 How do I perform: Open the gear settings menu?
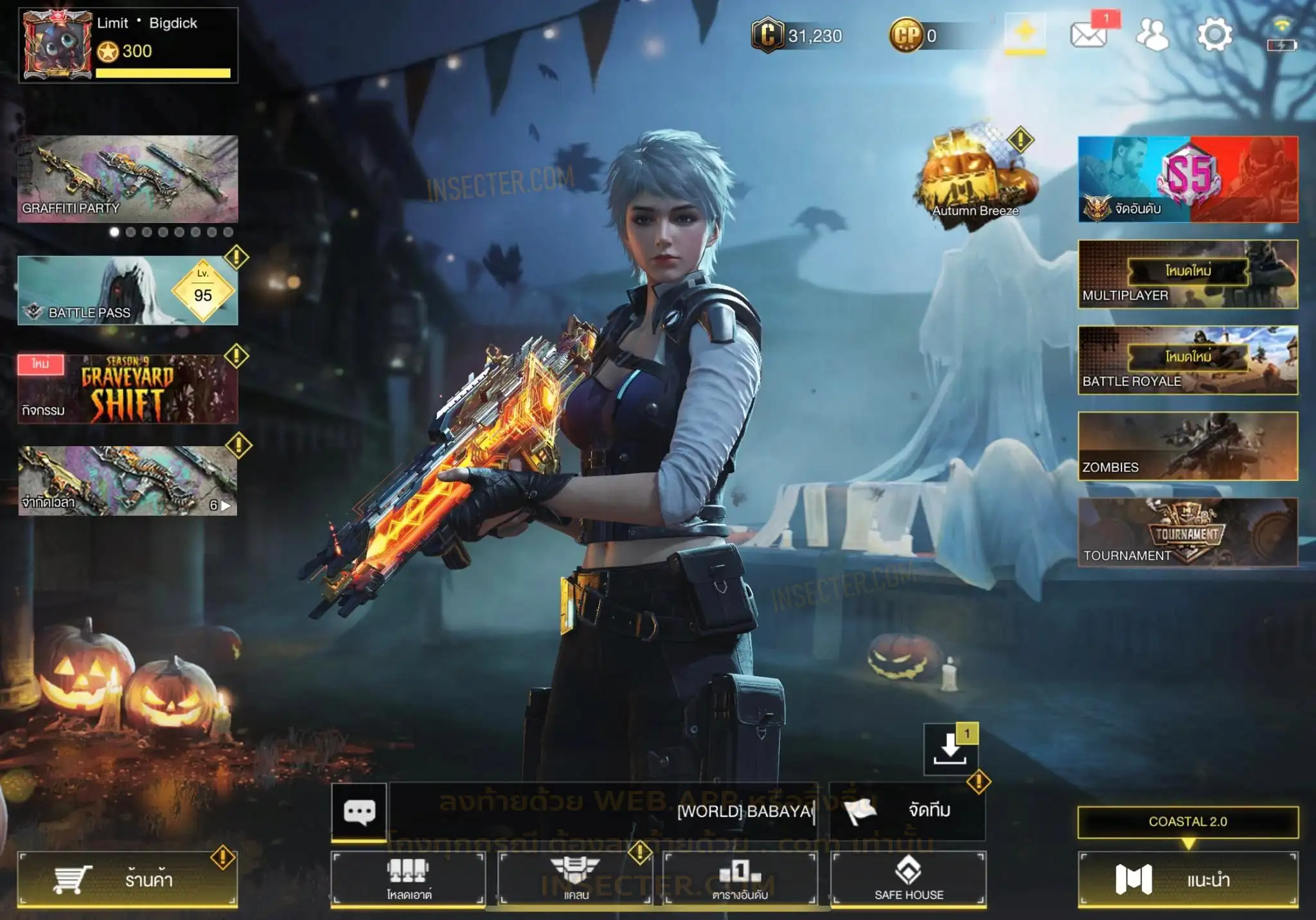tap(1214, 35)
